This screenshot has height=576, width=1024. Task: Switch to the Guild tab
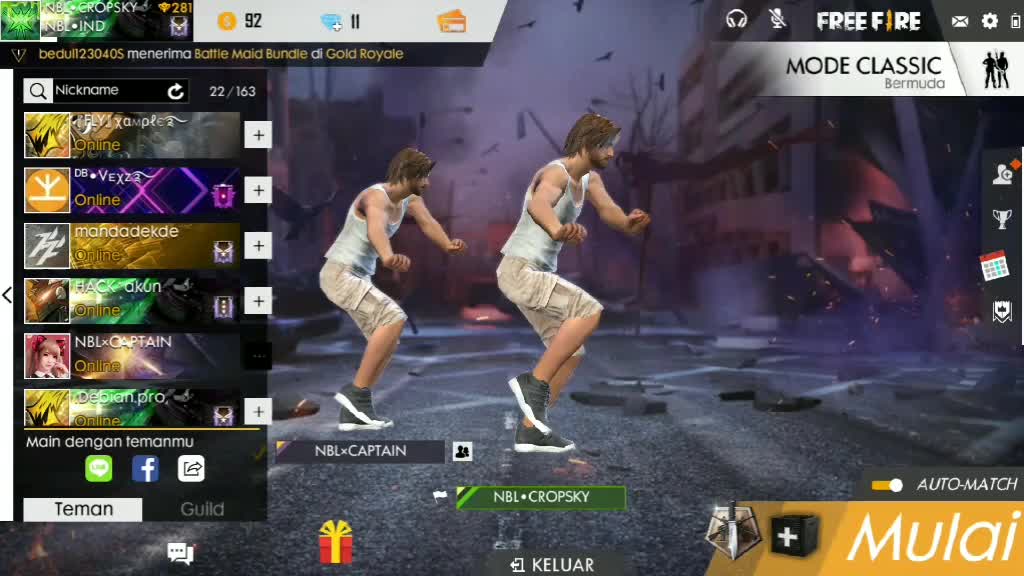tap(202, 509)
